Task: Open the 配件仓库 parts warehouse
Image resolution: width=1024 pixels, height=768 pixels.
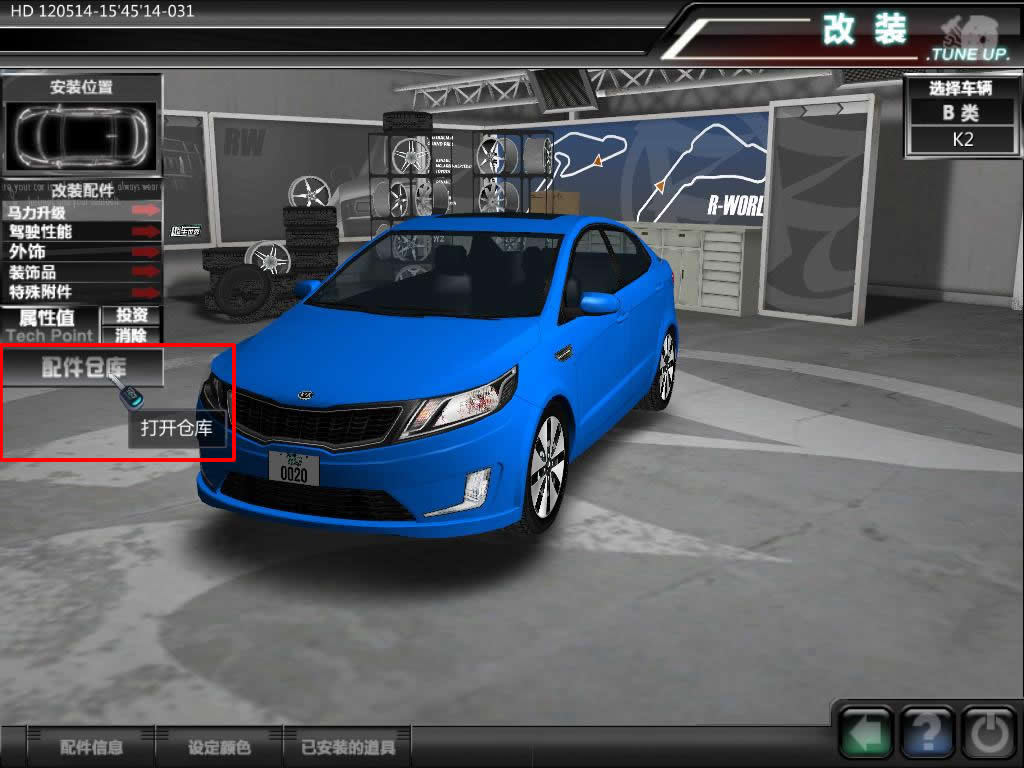Action: point(83,368)
